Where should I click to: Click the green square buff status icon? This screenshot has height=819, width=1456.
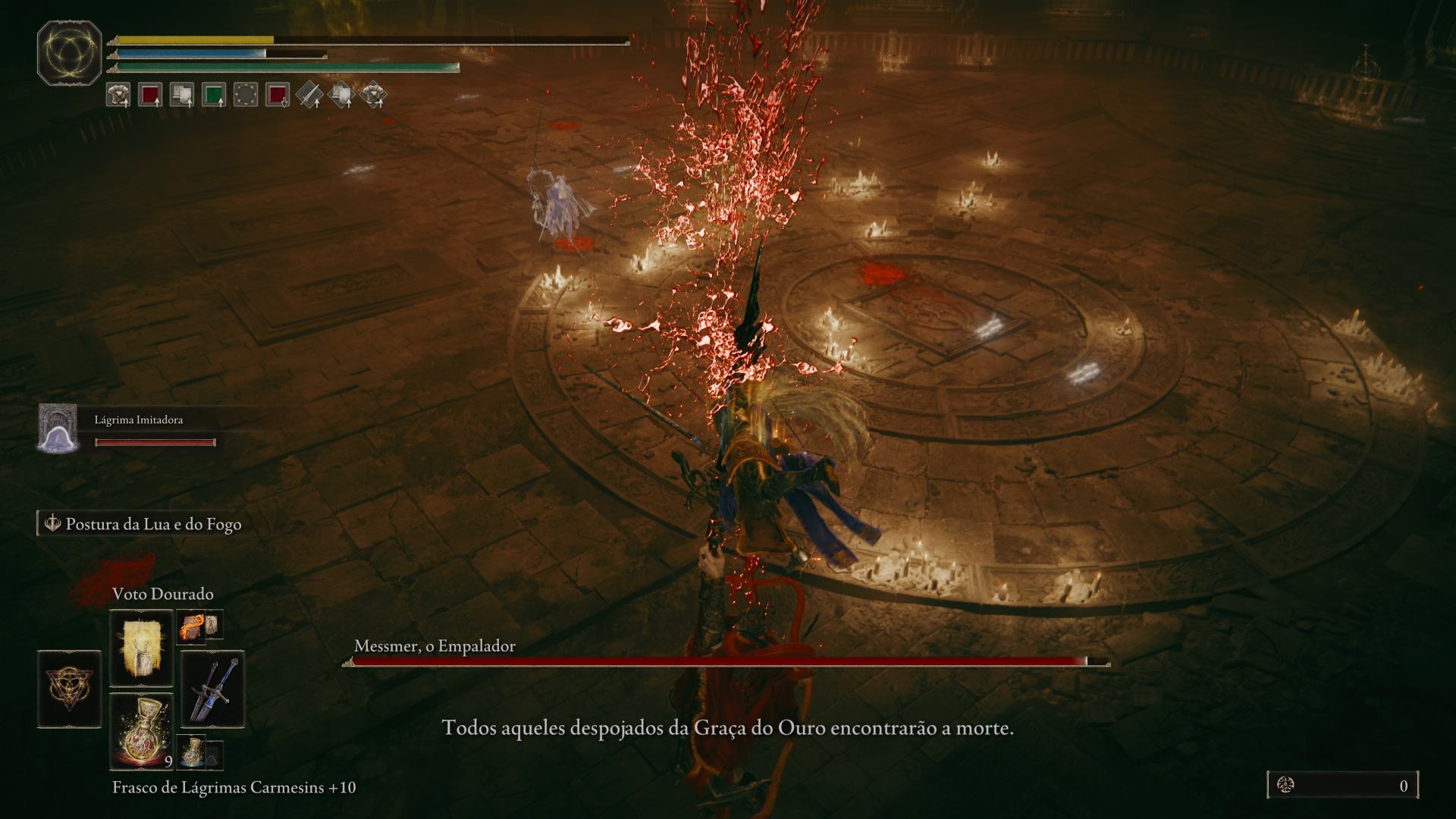(x=213, y=95)
